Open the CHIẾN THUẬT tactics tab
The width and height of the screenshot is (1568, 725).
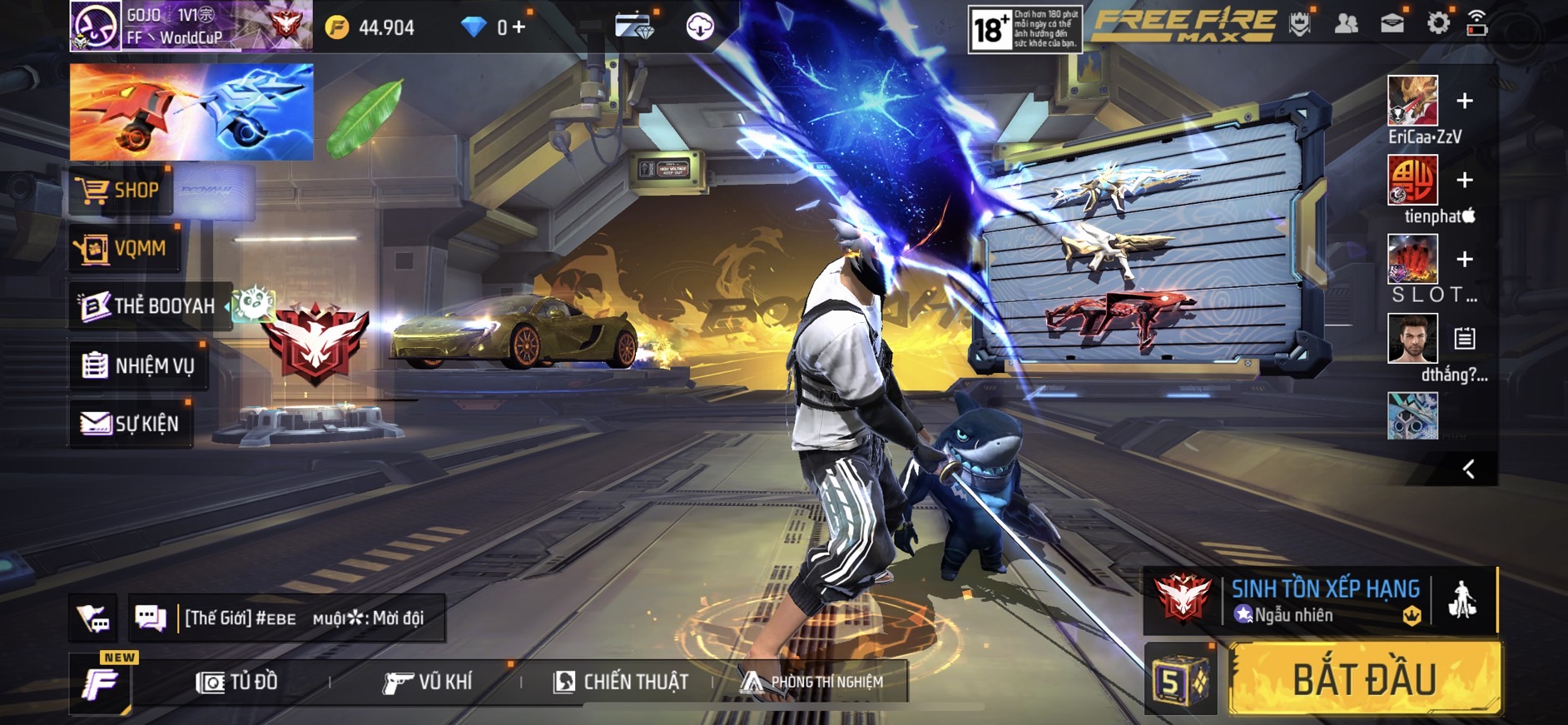[621, 683]
